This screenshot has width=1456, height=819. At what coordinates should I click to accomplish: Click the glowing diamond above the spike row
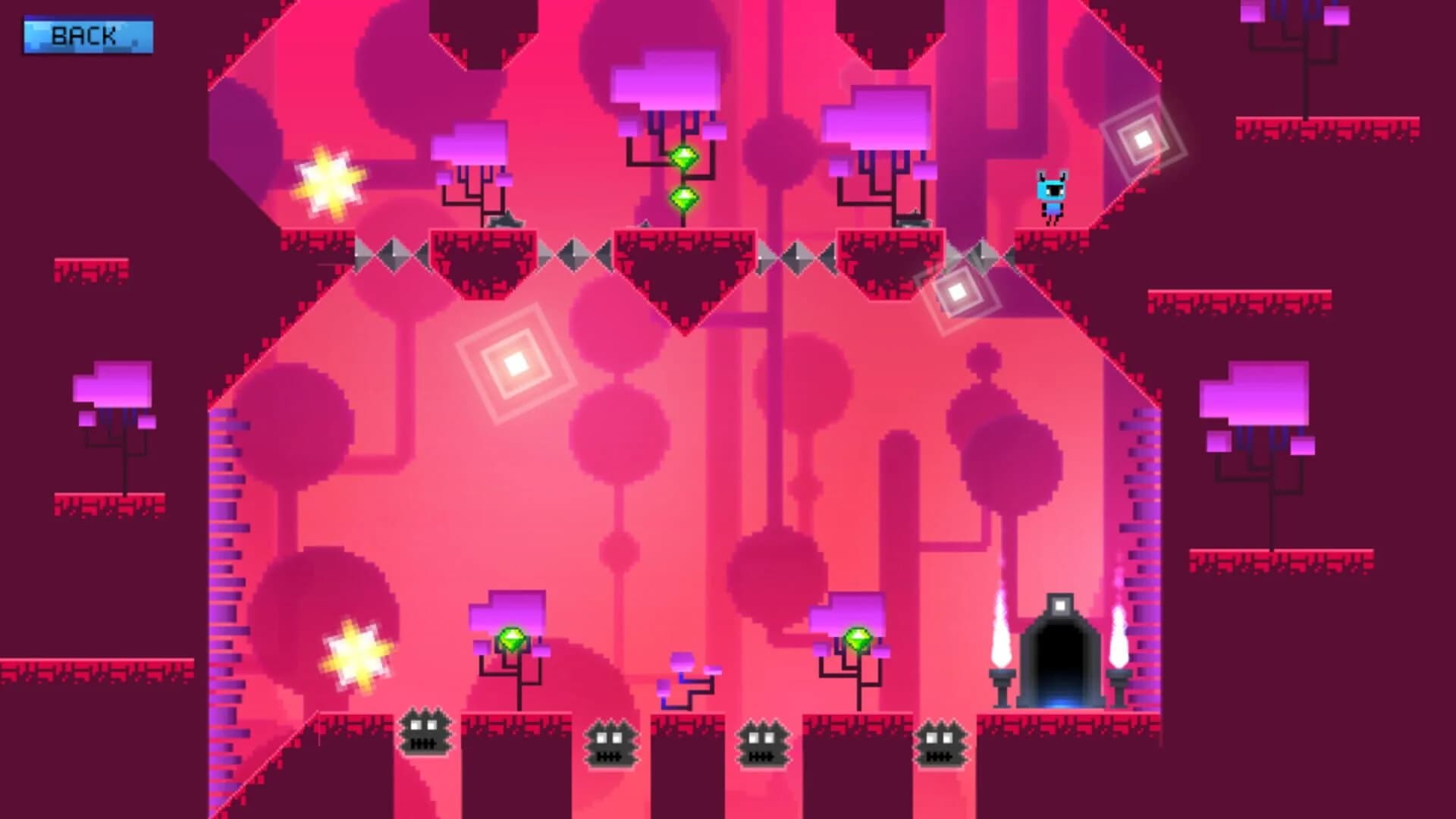point(958,291)
